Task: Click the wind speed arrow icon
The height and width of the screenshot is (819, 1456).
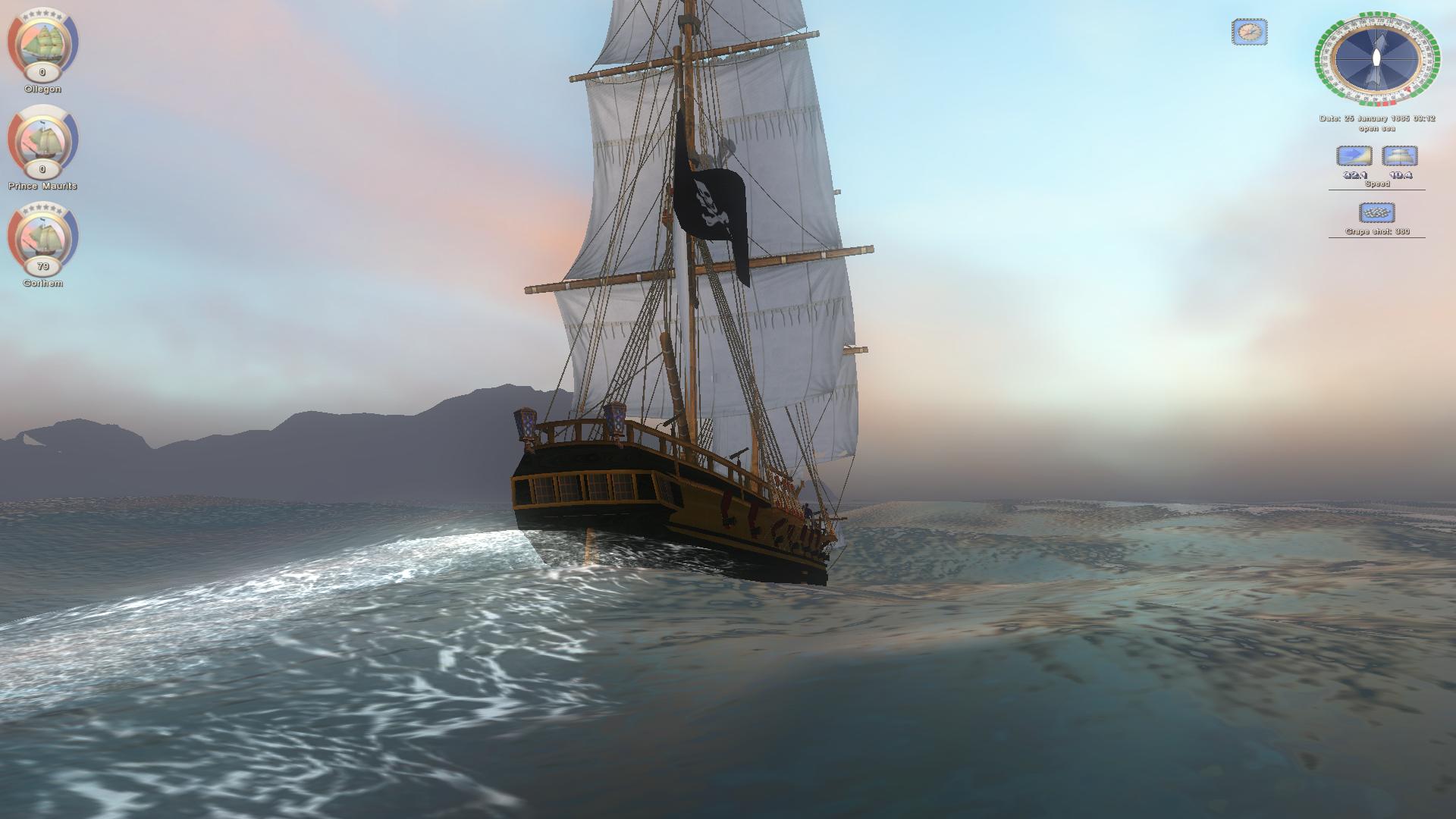Action: (x=1354, y=156)
